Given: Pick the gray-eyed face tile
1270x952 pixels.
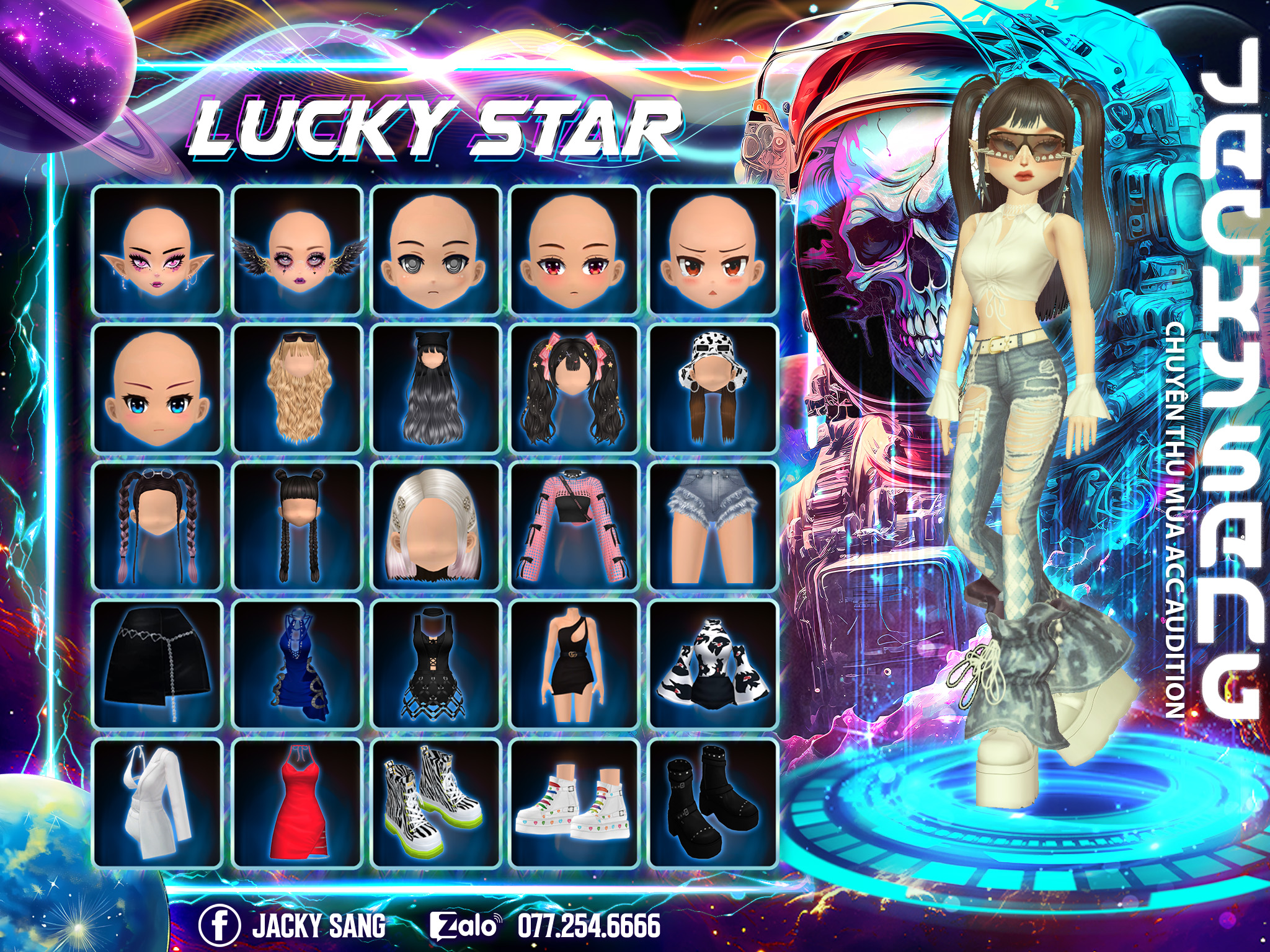Looking at the screenshot, I should point(435,250).
